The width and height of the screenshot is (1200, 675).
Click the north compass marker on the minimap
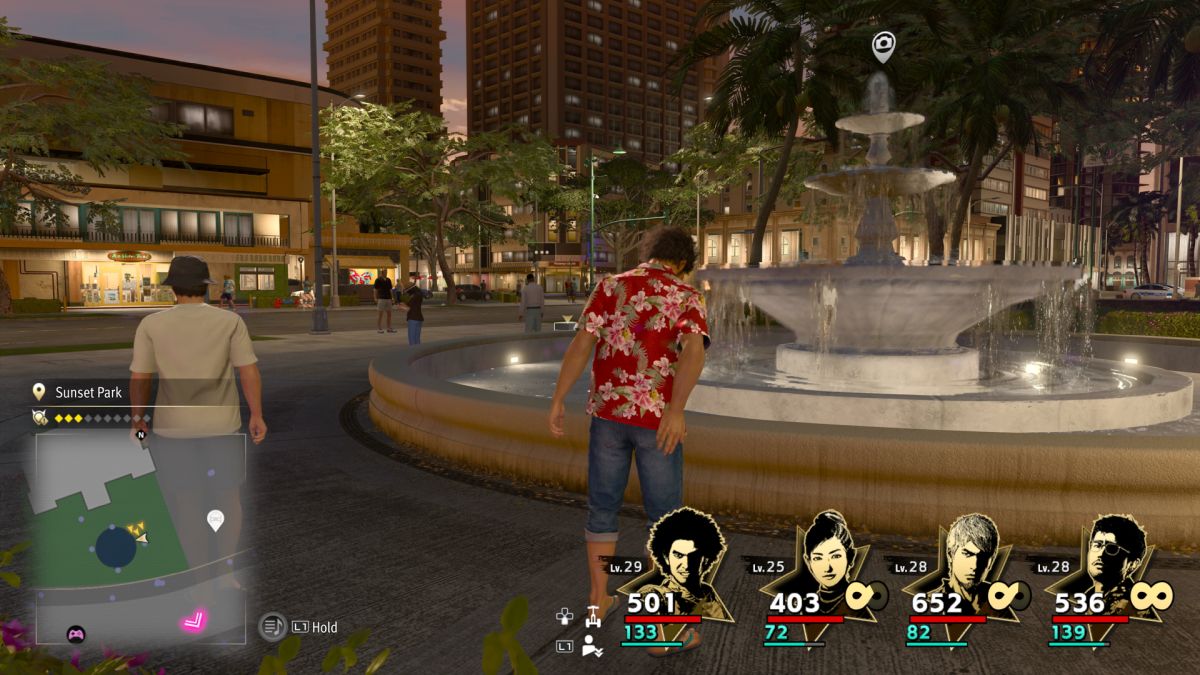pos(141,434)
